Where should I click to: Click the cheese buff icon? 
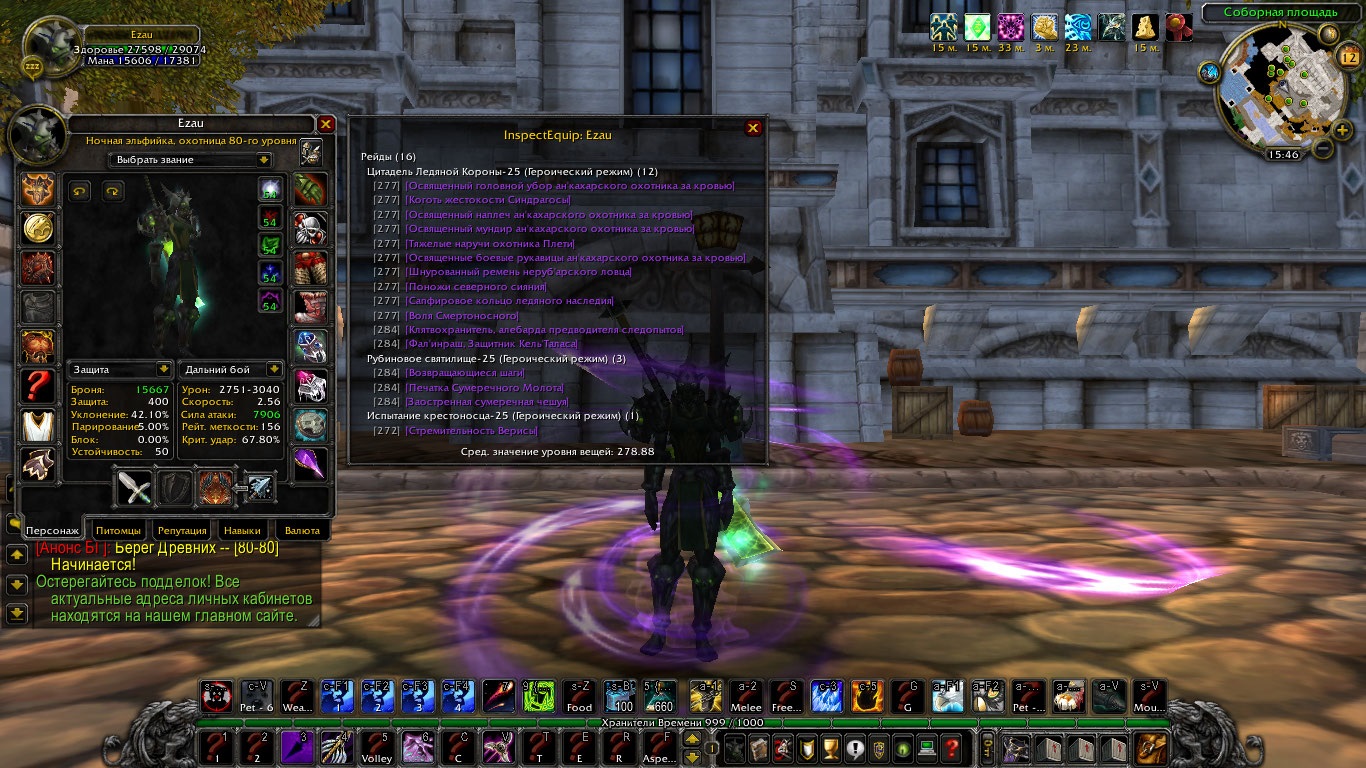[1146, 27]
